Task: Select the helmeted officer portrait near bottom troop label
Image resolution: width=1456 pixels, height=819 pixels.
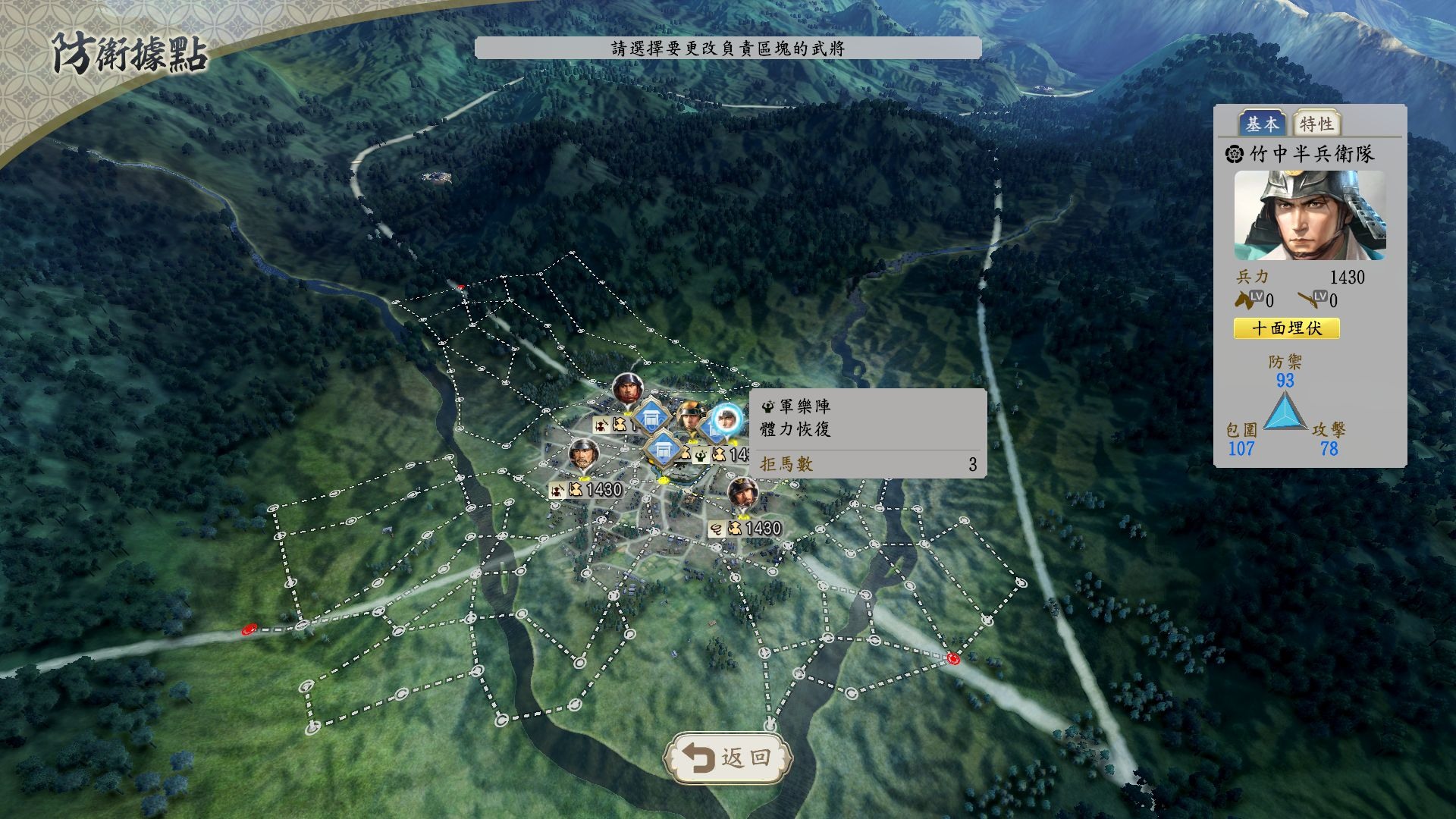Action: [743, 494]
